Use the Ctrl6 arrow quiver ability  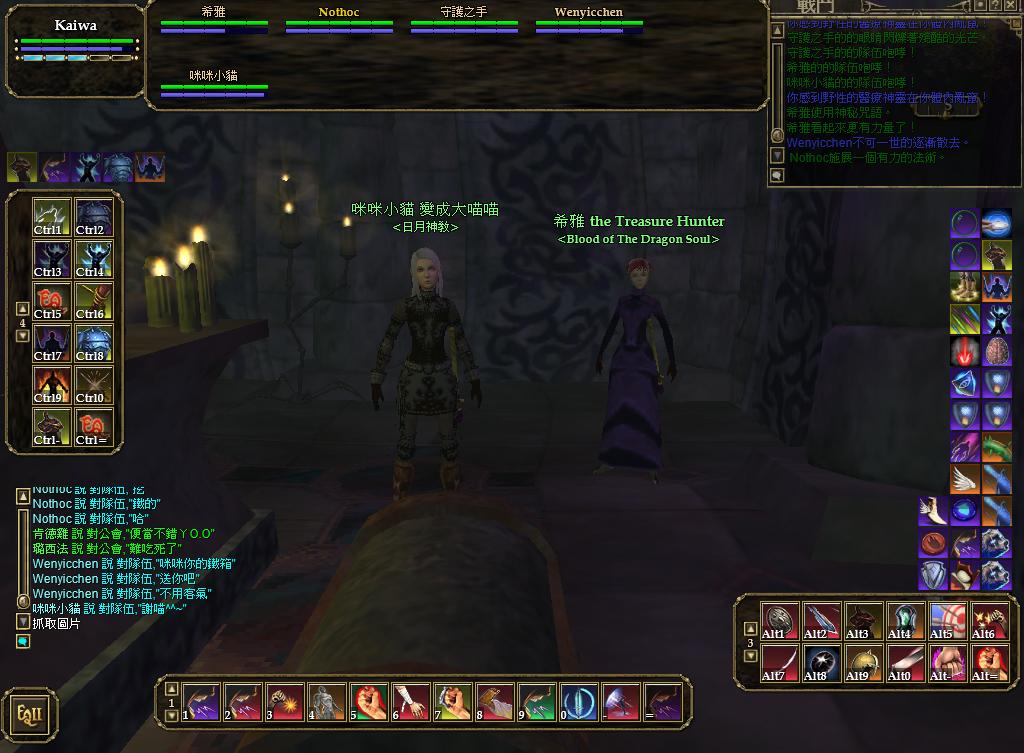click(x=92, y=302)
